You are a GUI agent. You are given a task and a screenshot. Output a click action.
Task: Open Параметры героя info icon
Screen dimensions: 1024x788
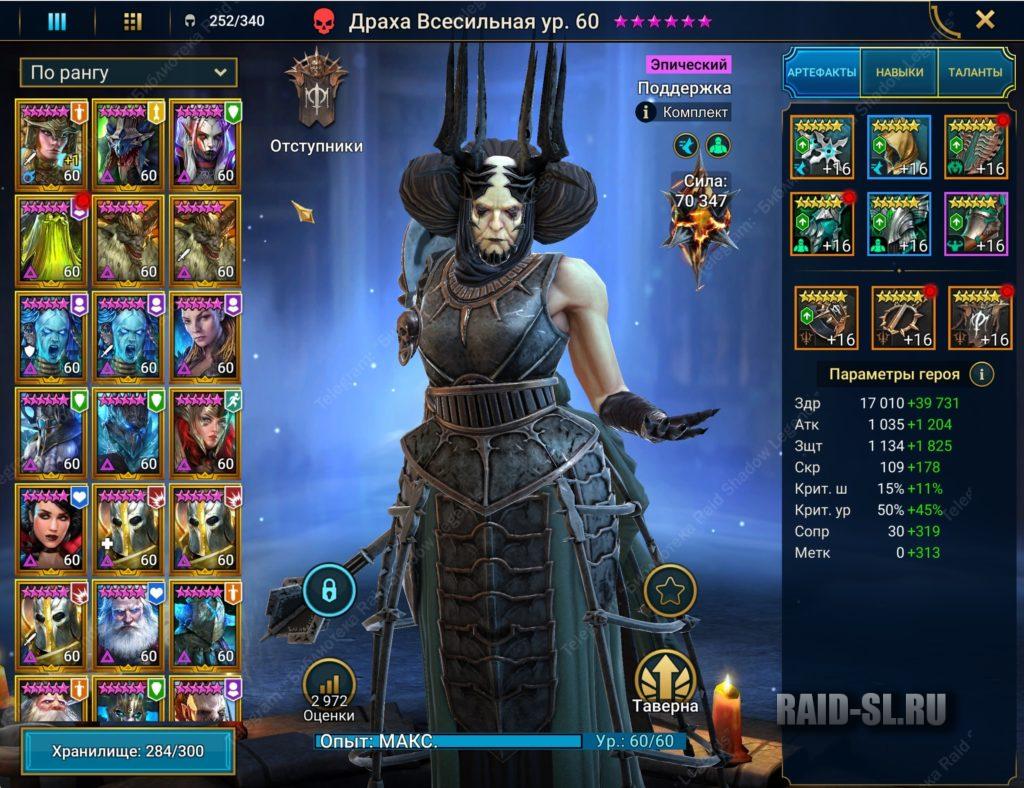coord(982,374)
